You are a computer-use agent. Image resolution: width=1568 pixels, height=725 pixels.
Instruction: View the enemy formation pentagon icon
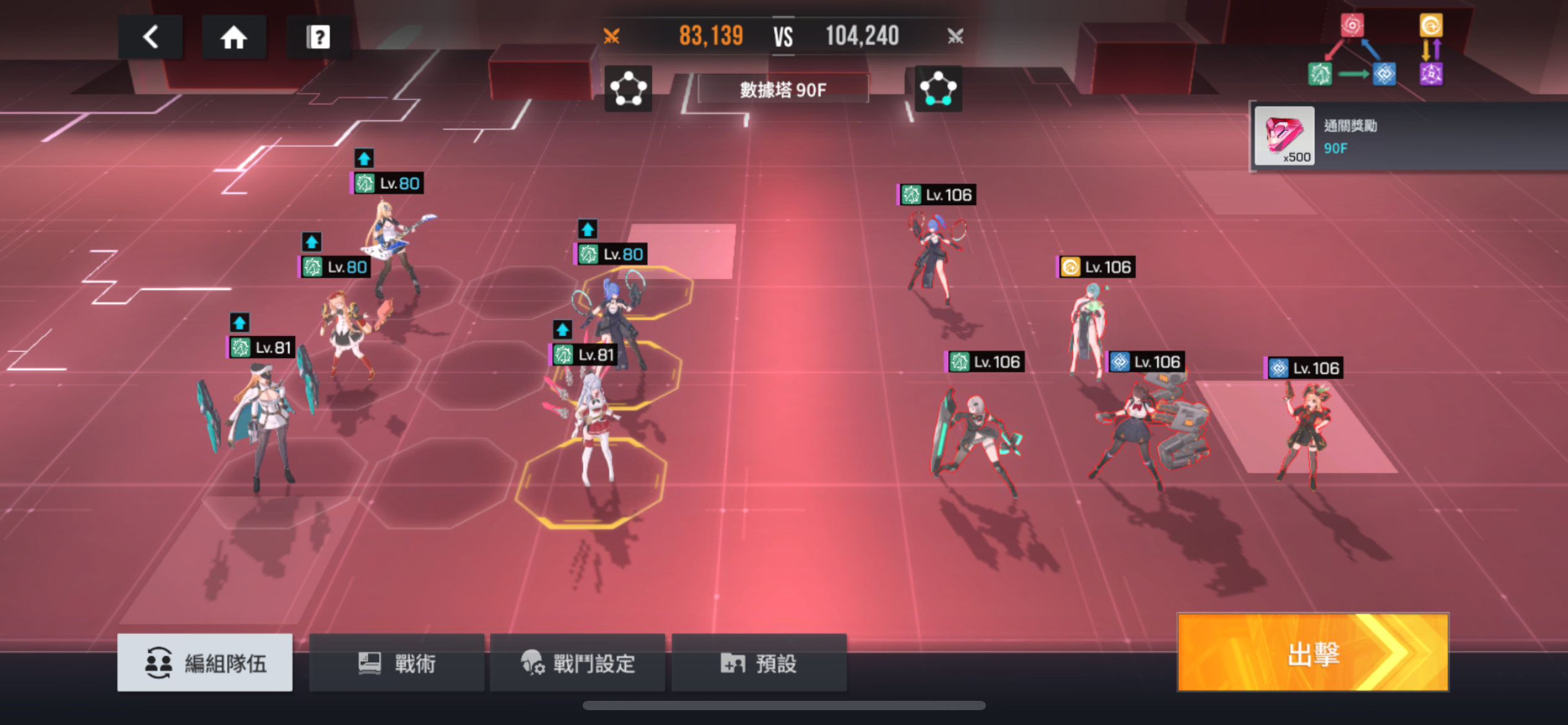click(938, 89)
